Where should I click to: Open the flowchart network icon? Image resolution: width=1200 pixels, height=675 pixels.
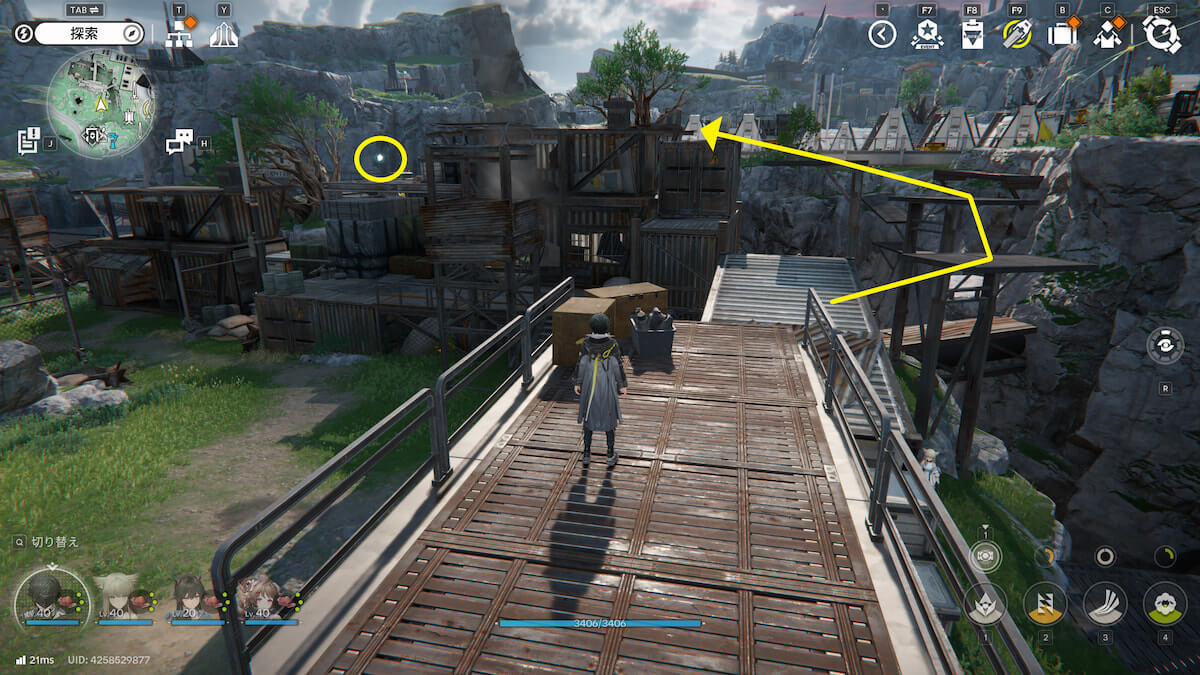tap(179, 35)
